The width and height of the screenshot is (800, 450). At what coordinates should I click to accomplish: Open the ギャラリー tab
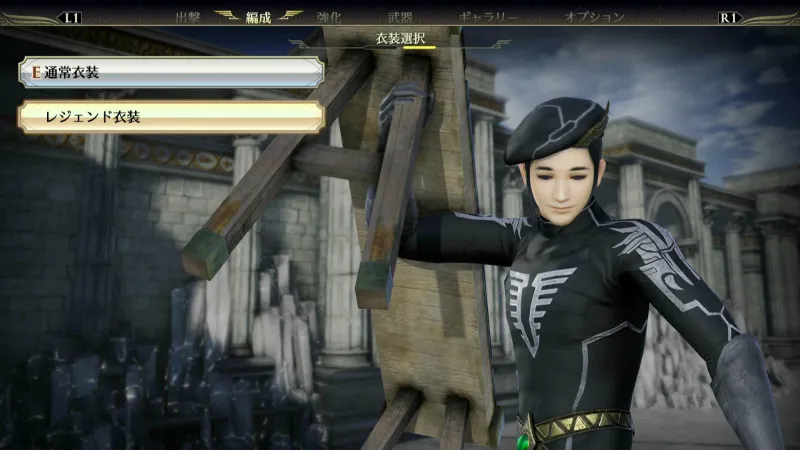(x=488, y=17)
